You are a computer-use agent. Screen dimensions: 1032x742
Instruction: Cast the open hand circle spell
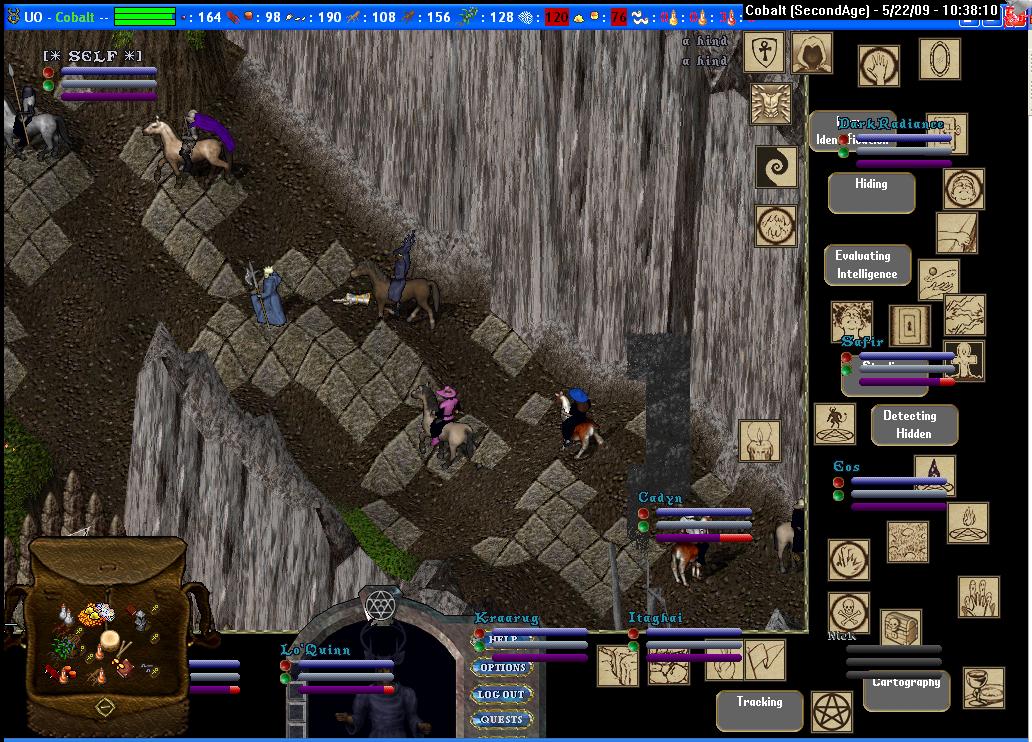click(x=879, y=66)
